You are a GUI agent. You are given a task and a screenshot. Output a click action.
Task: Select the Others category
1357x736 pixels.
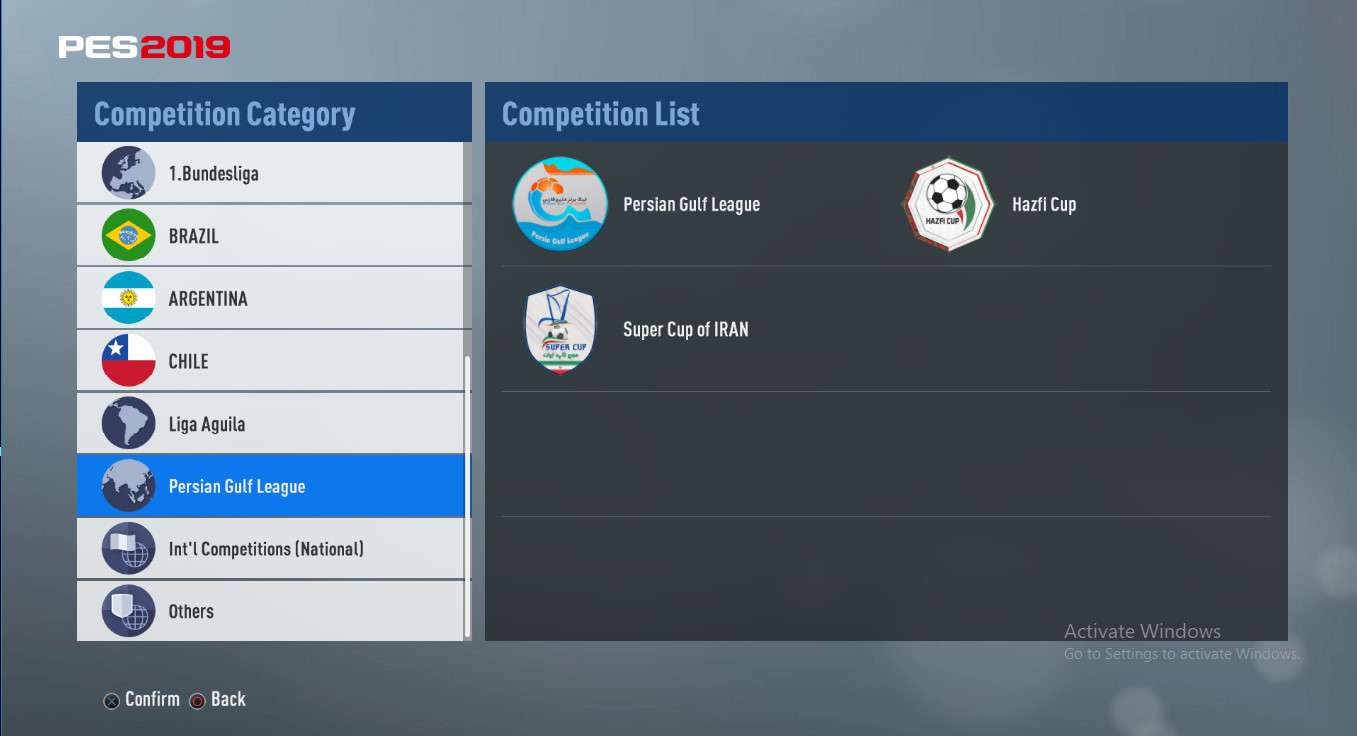[270, 611]
